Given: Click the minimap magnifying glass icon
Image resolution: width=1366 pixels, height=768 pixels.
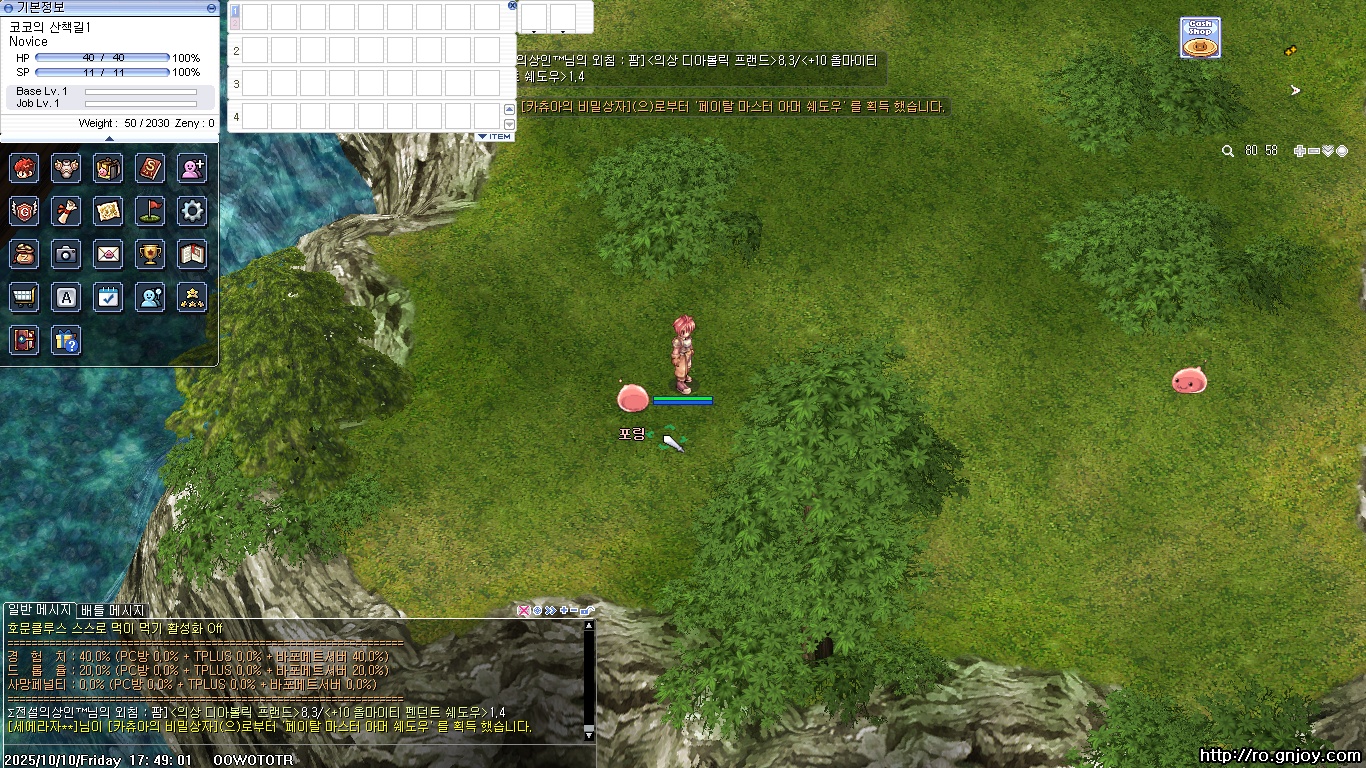Looking at the screenshot, I should 1228,151.
